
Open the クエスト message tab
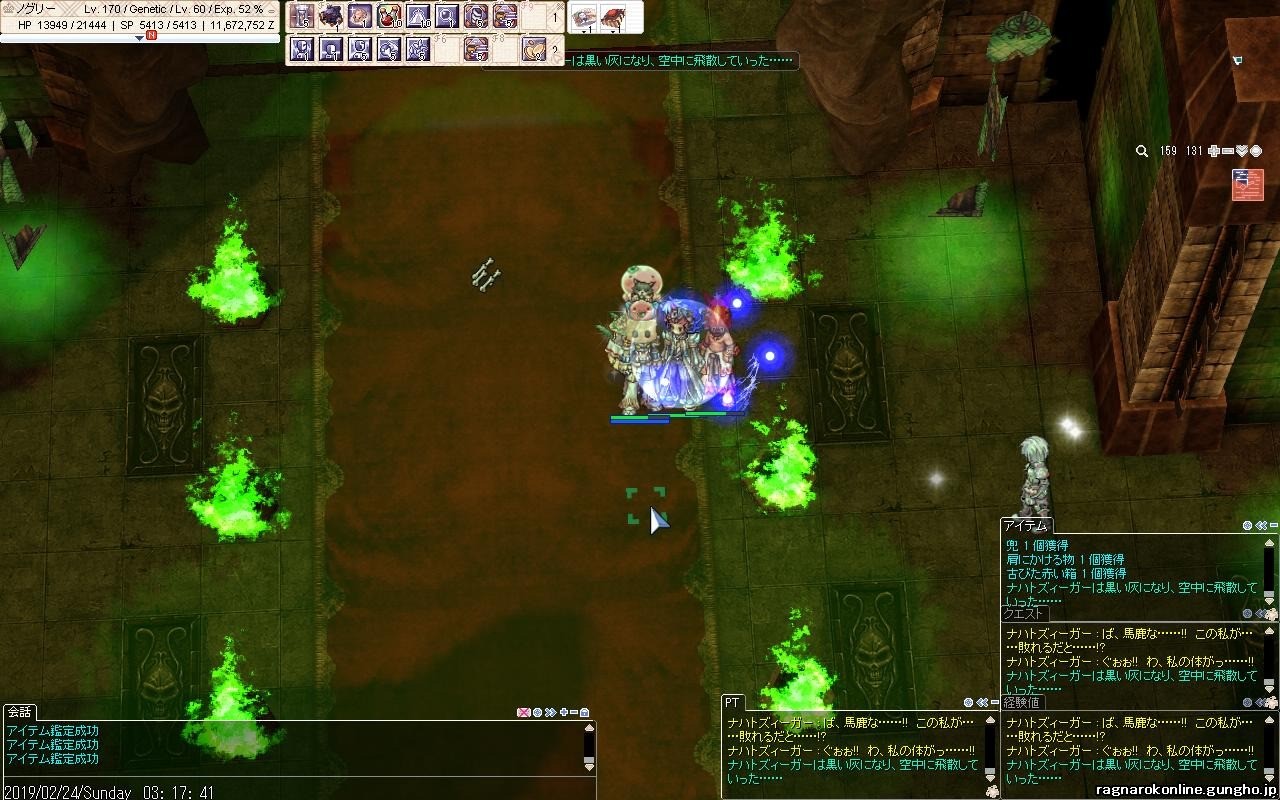pos(1024,614)
